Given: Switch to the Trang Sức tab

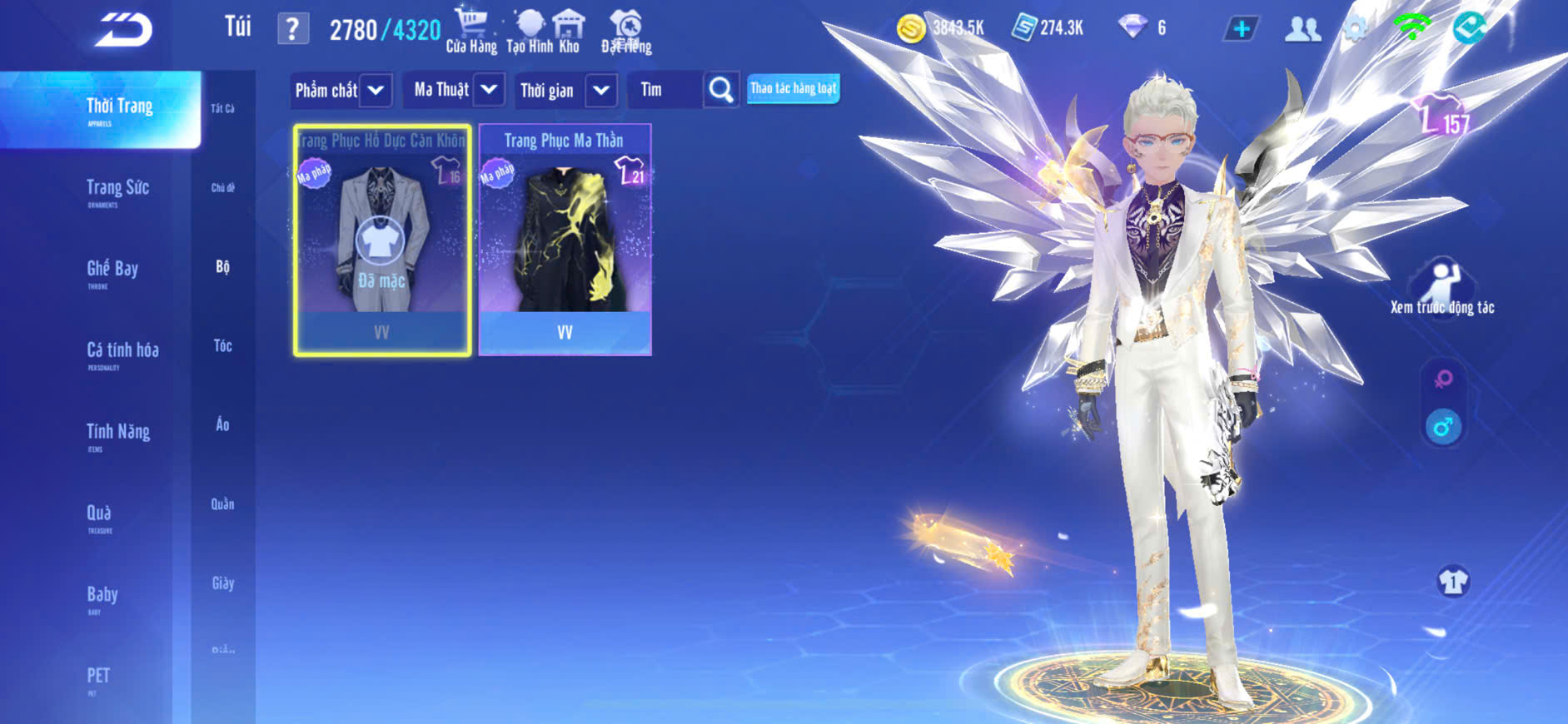Looking at the screenshot, I should click(x=117, y=191).
